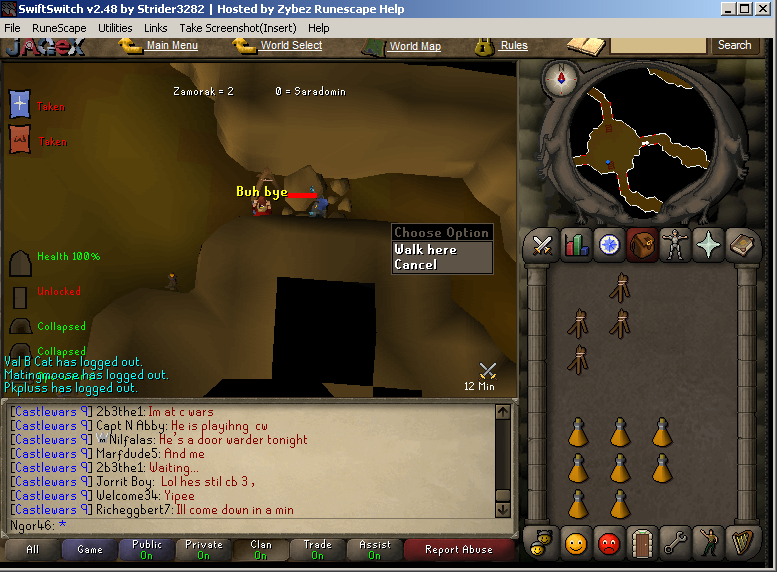Click the World Select link

click(290, 45)
